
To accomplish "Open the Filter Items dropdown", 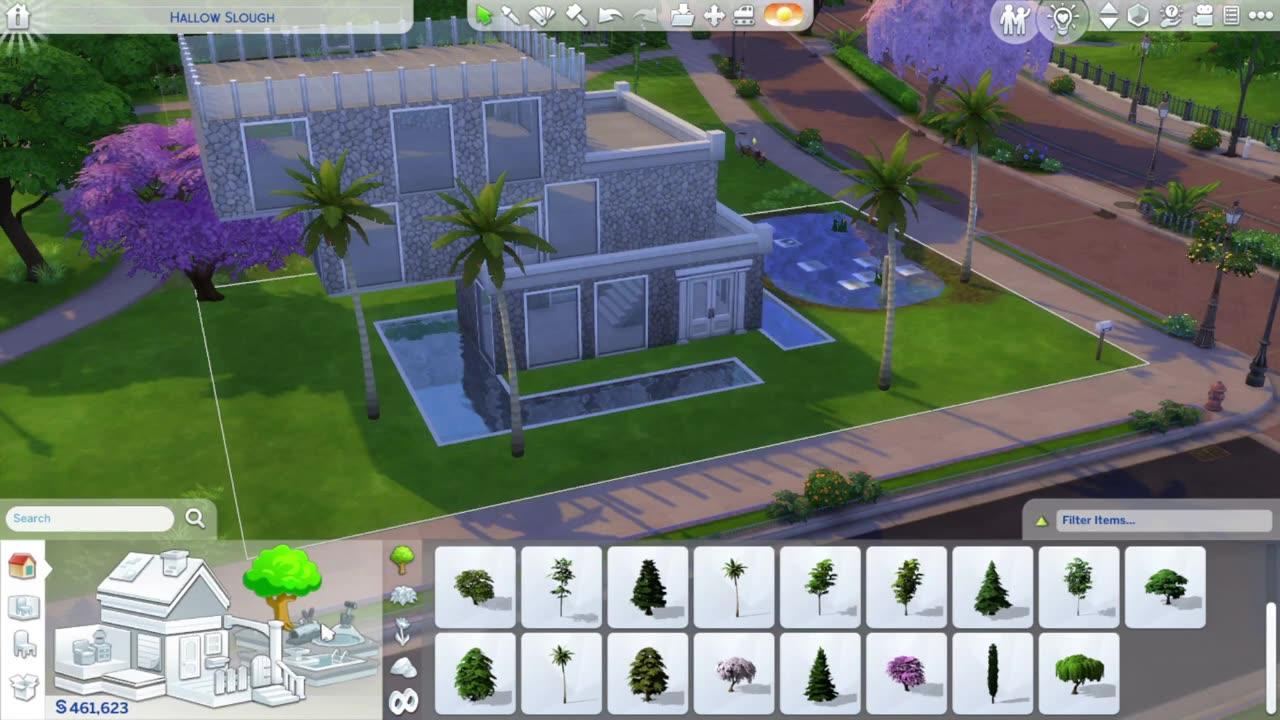I will 1160,520.
